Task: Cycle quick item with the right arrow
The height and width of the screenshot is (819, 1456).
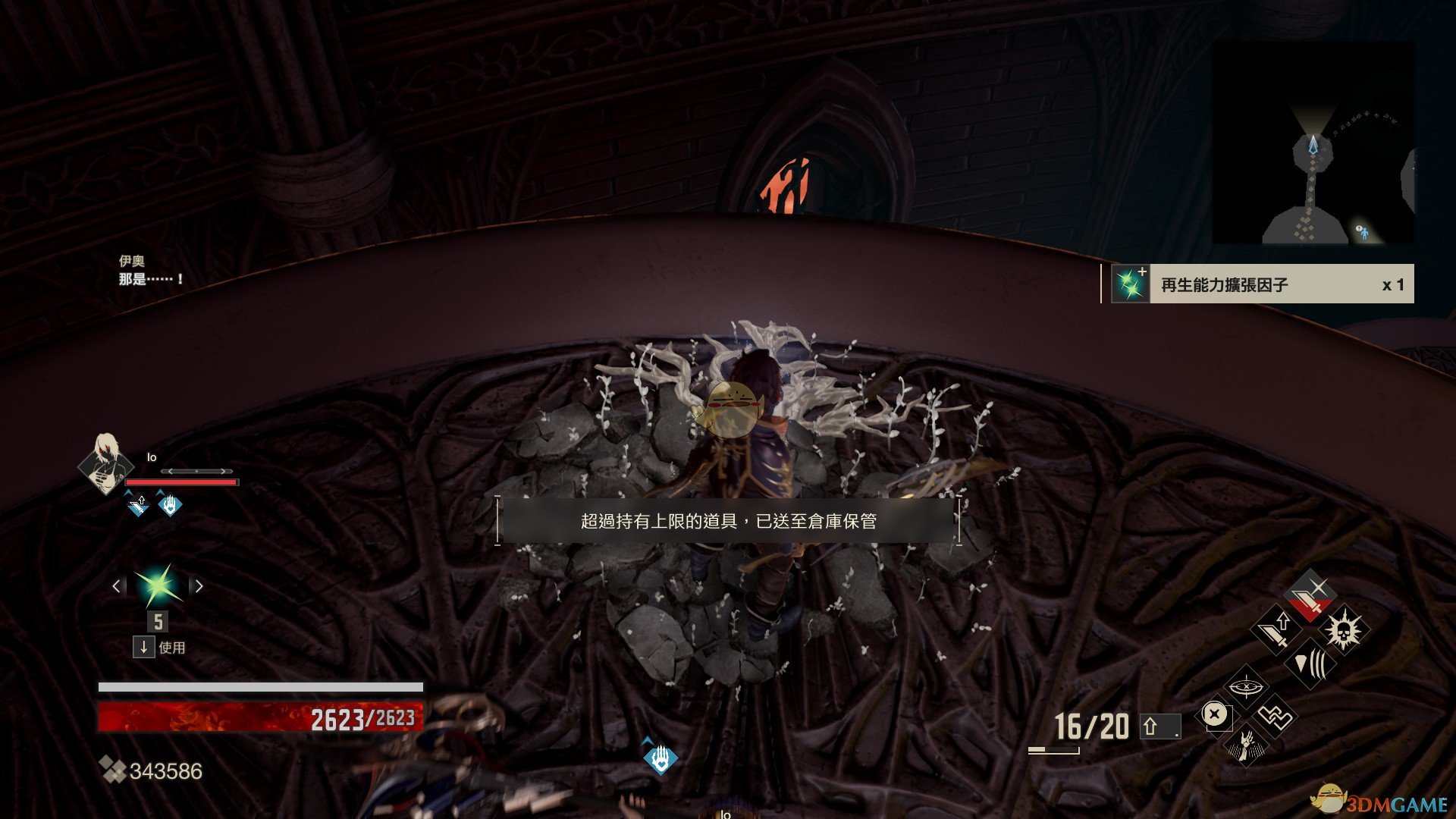Action: [x=199, y=586]
